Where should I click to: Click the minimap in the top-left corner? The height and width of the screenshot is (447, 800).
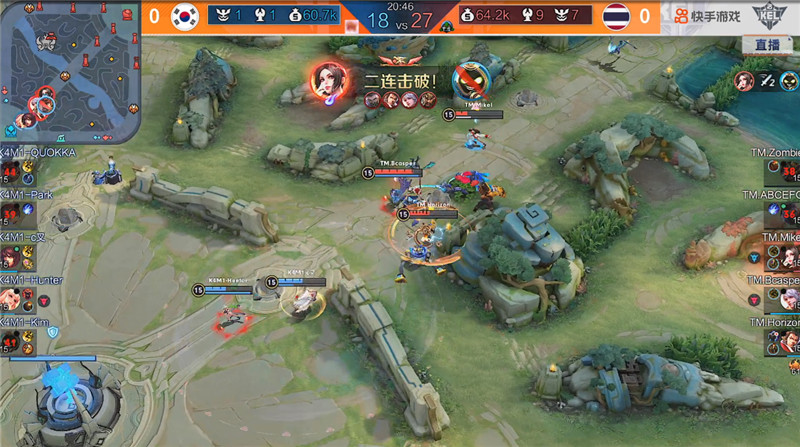[x=69, y=70]
